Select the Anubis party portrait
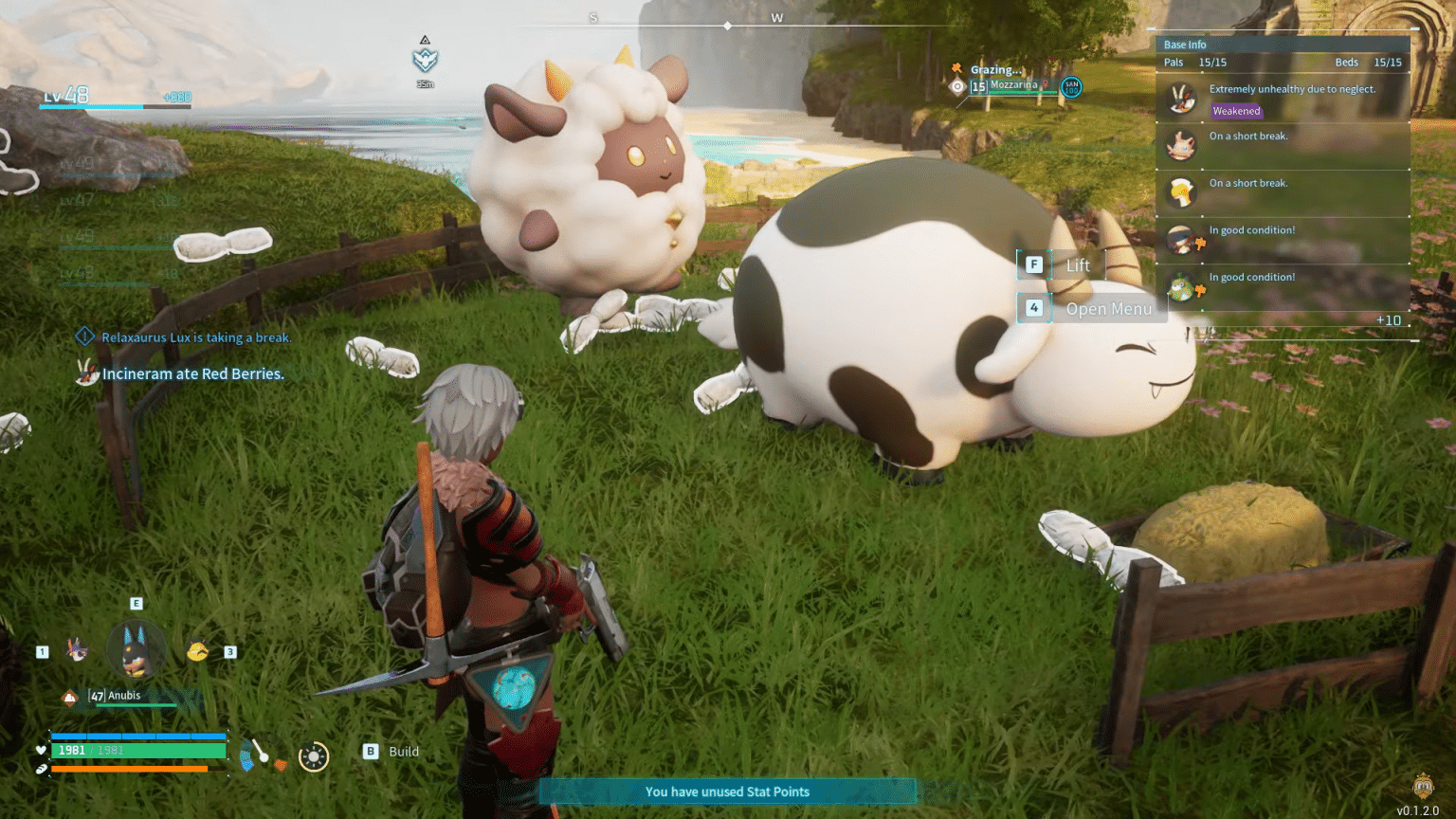 (x=136, y=649)
